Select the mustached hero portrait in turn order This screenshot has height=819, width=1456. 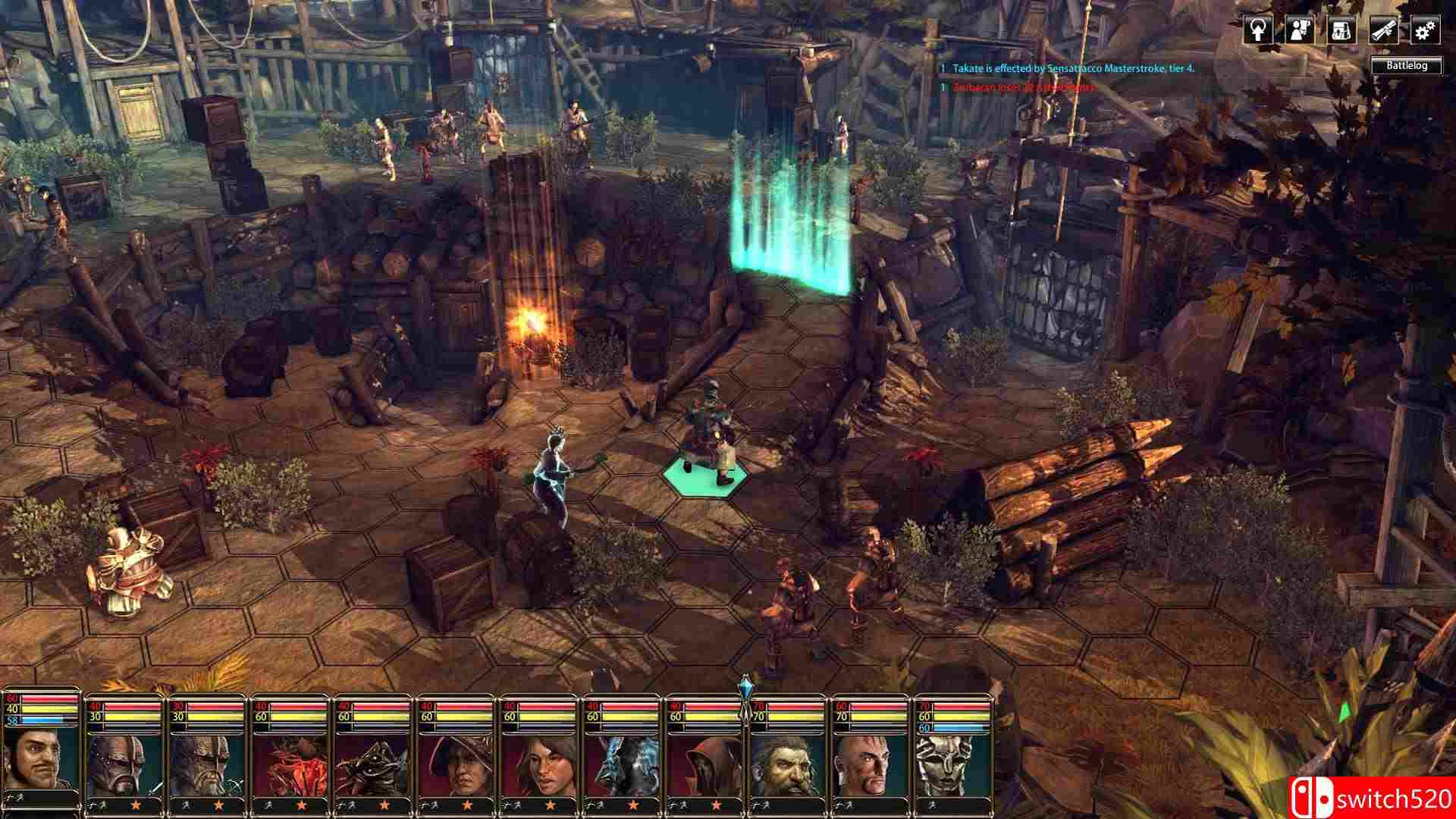tap(42, 760)
